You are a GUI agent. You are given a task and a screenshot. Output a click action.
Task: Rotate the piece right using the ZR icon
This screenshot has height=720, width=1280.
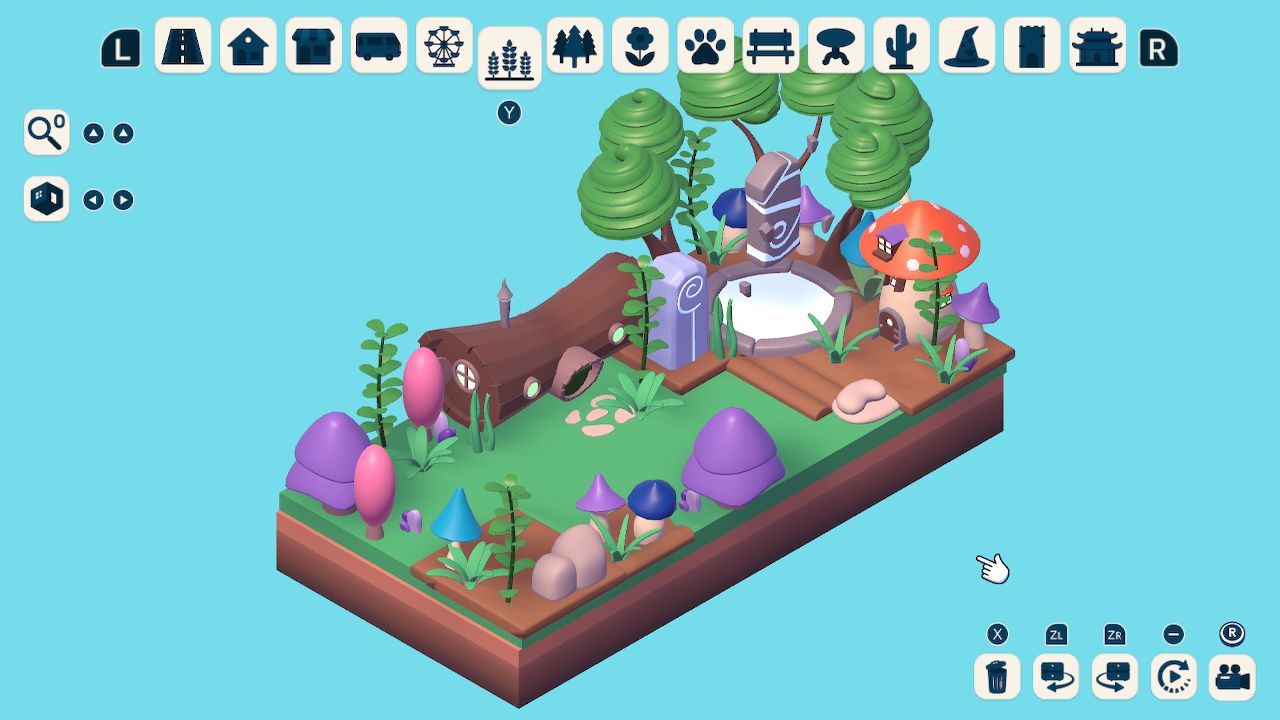[x=1114, y=676]
